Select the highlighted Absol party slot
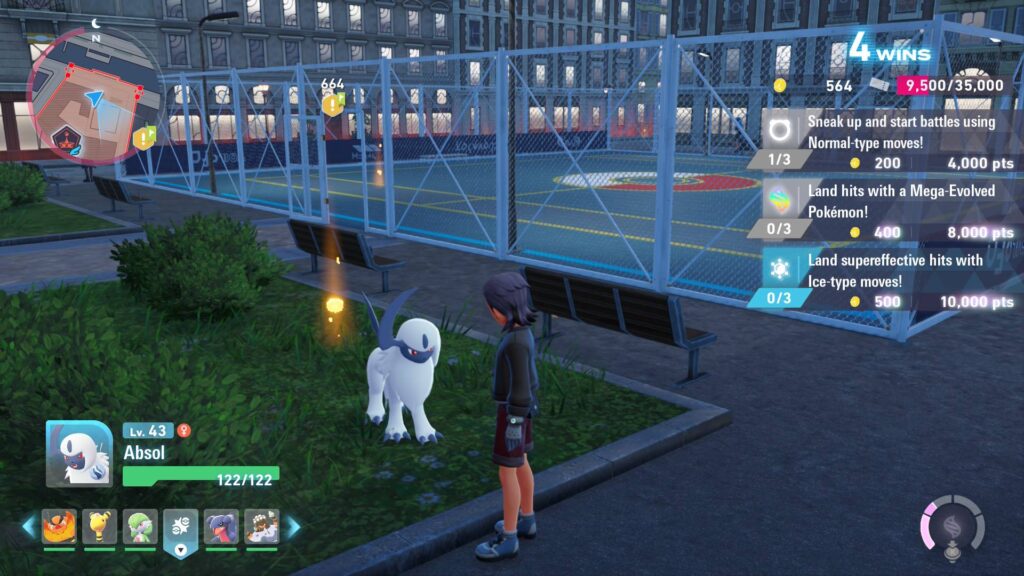1024x576 pixels. pos(181,529)
